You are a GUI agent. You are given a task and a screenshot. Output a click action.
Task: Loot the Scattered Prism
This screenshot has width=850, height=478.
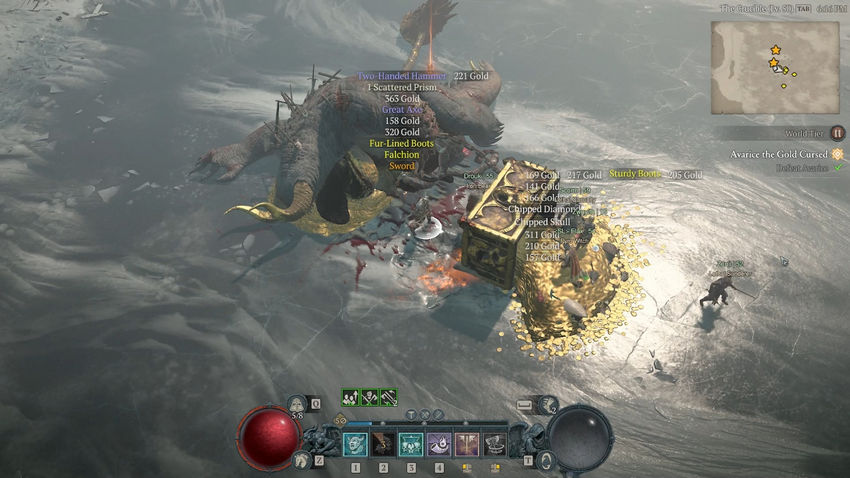pos(402,87)
